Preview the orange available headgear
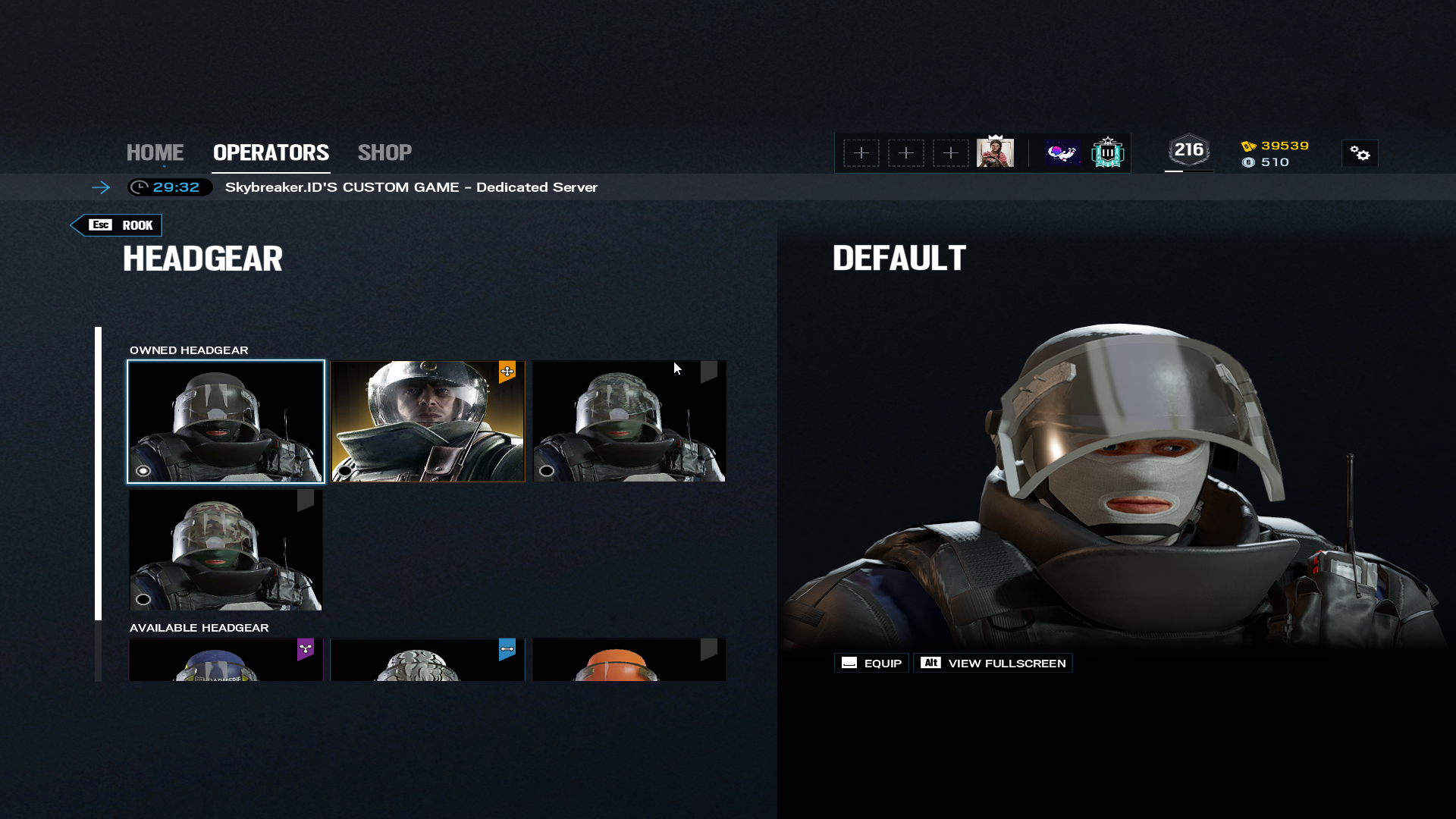This screenshot has height=819, width=1456. coord(629,659)
